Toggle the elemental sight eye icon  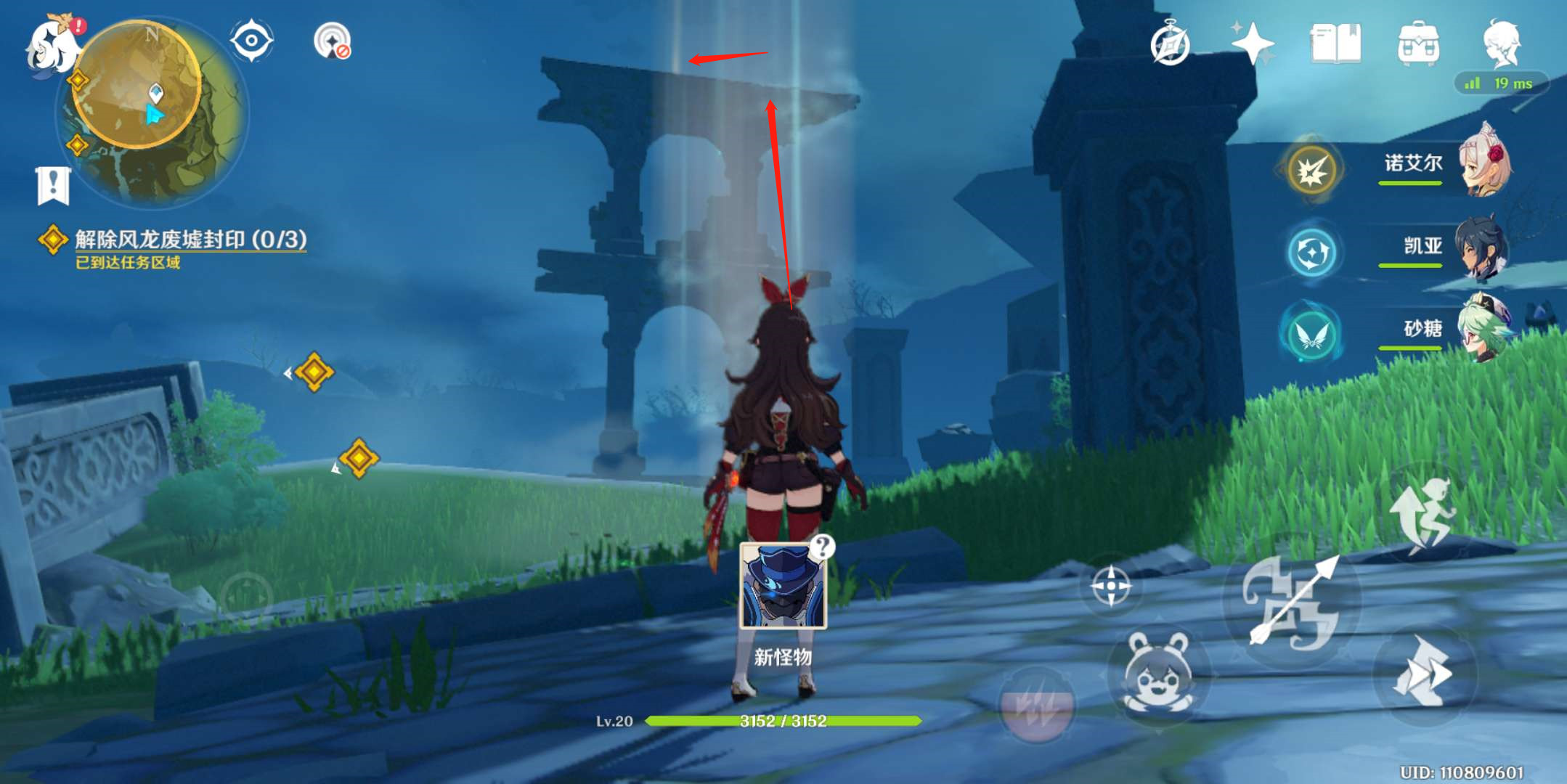(251, 41)
